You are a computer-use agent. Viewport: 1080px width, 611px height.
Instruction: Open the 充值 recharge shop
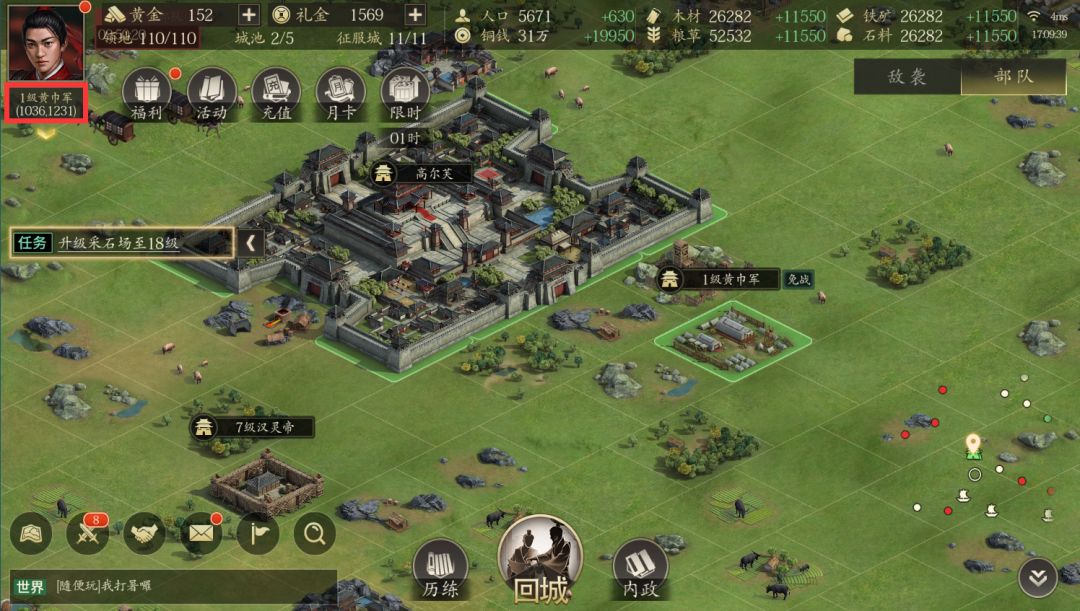coord(276,94)
